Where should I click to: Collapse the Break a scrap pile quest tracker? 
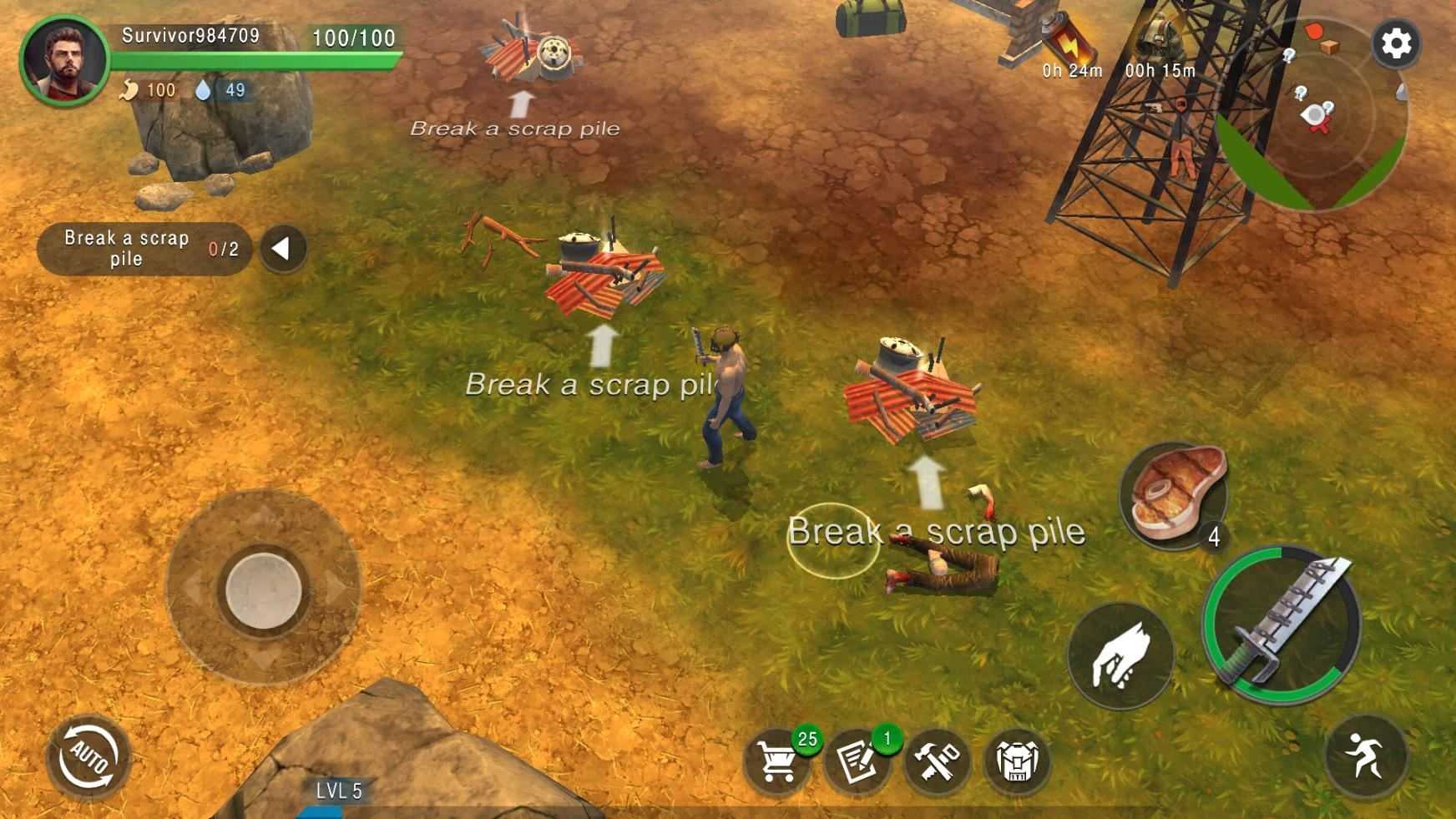[282, 248]
